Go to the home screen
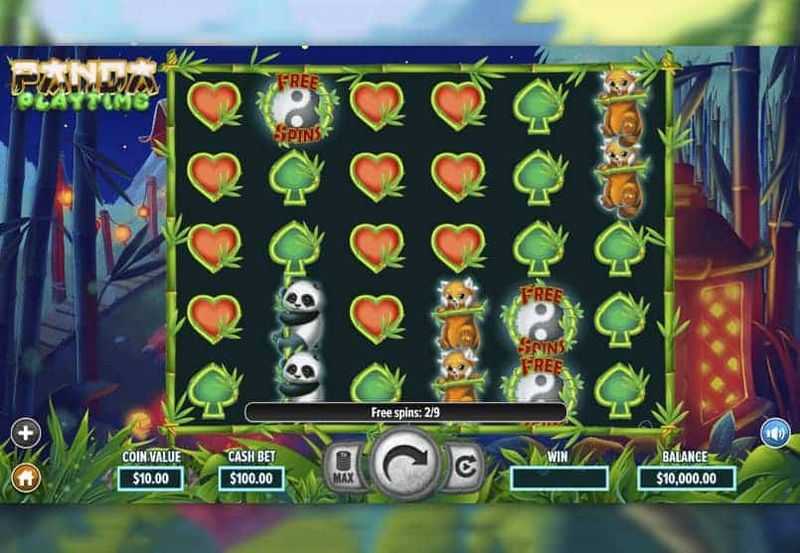 click(x=26, y=477)
